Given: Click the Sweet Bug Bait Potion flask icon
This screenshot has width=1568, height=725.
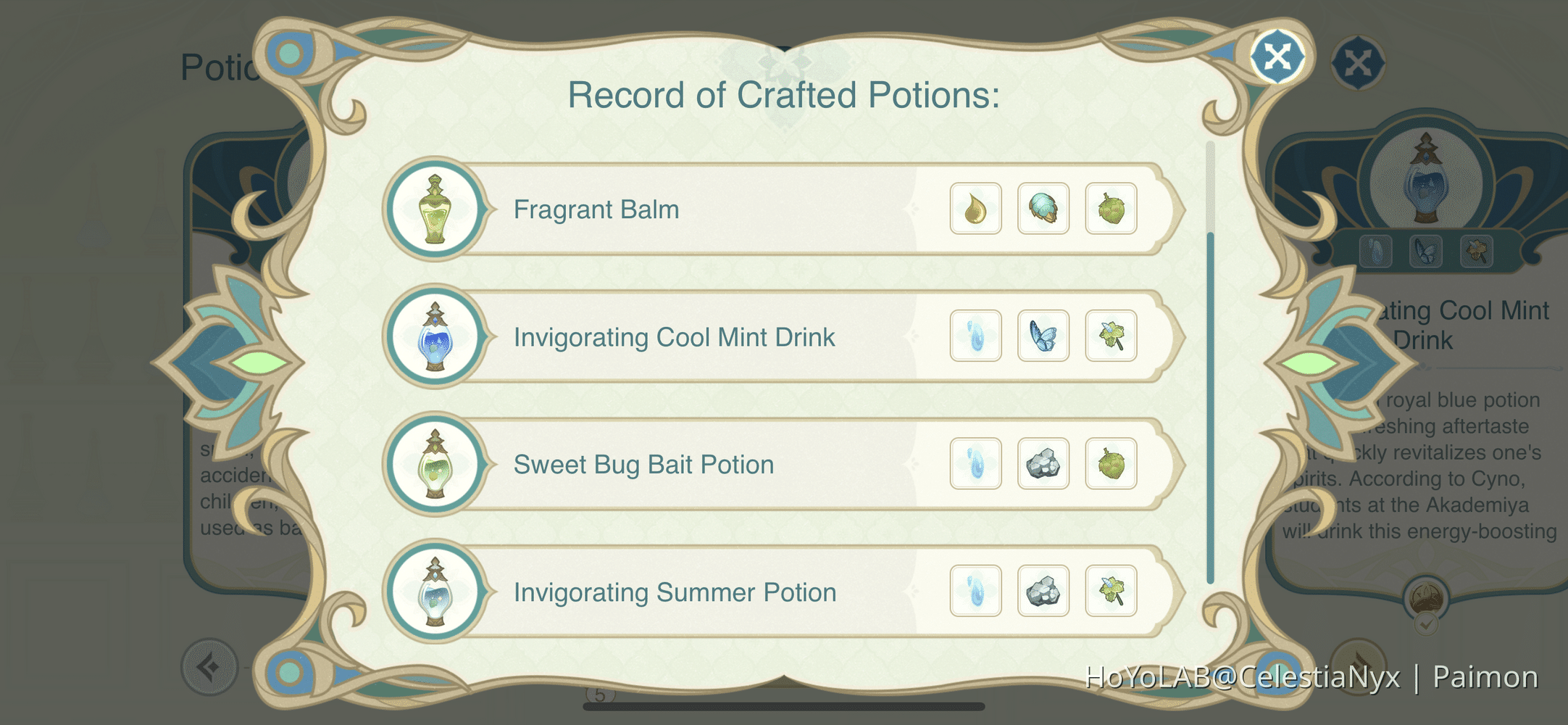Looking at the screenshot, I should pos(435,464).
